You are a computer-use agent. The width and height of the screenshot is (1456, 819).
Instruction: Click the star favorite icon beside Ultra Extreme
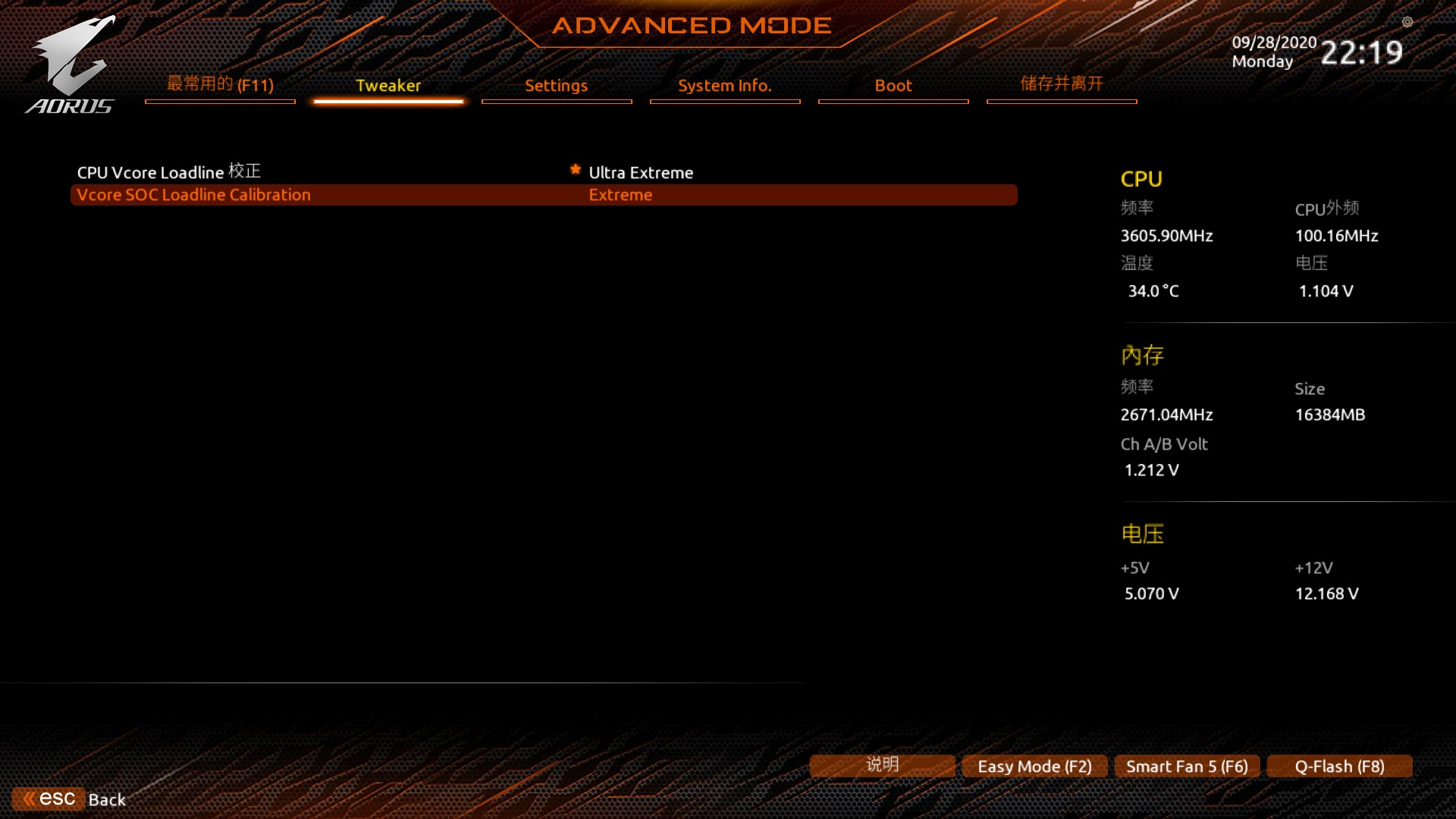pos(575,170)
